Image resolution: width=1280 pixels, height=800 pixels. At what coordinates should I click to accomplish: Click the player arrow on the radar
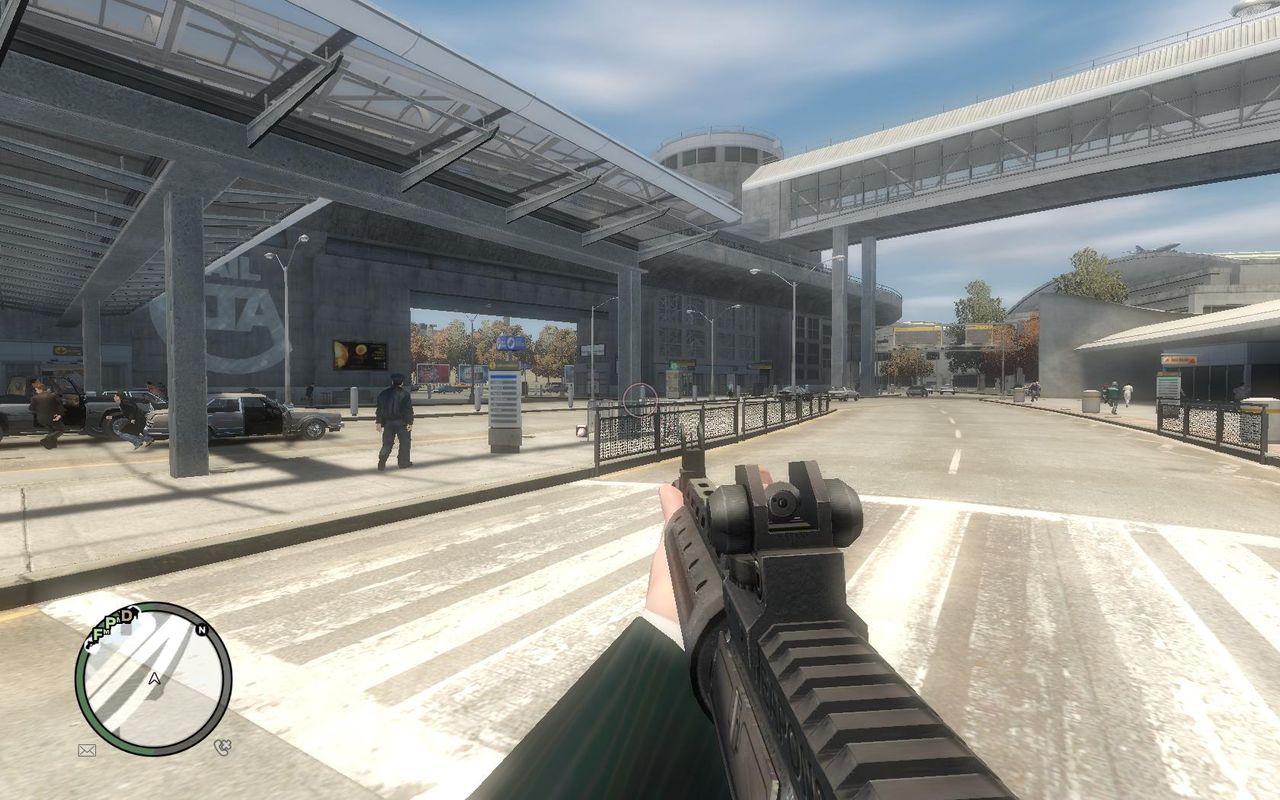coord(154,678)
